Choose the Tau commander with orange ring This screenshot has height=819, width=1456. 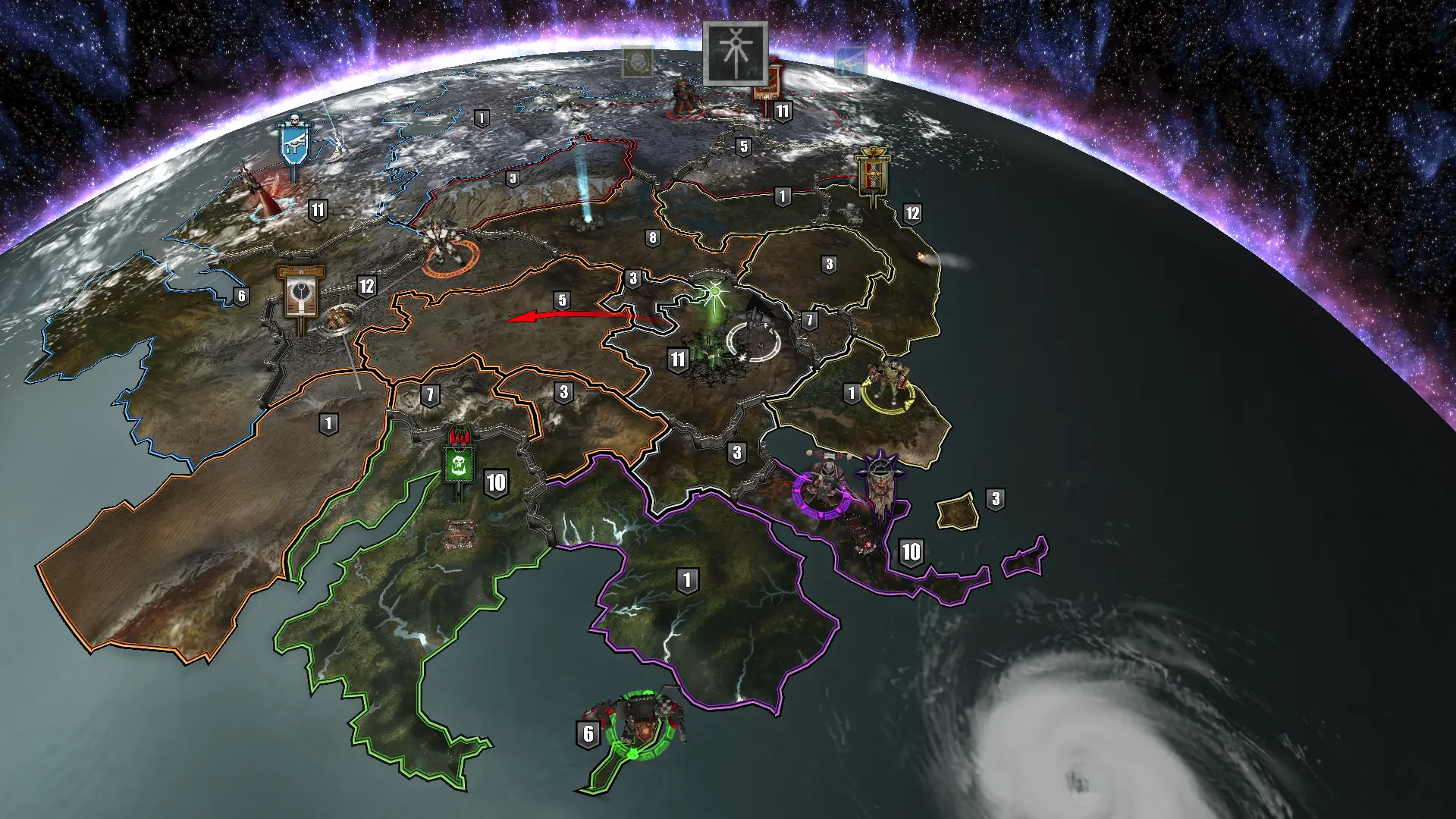point(447,246)
